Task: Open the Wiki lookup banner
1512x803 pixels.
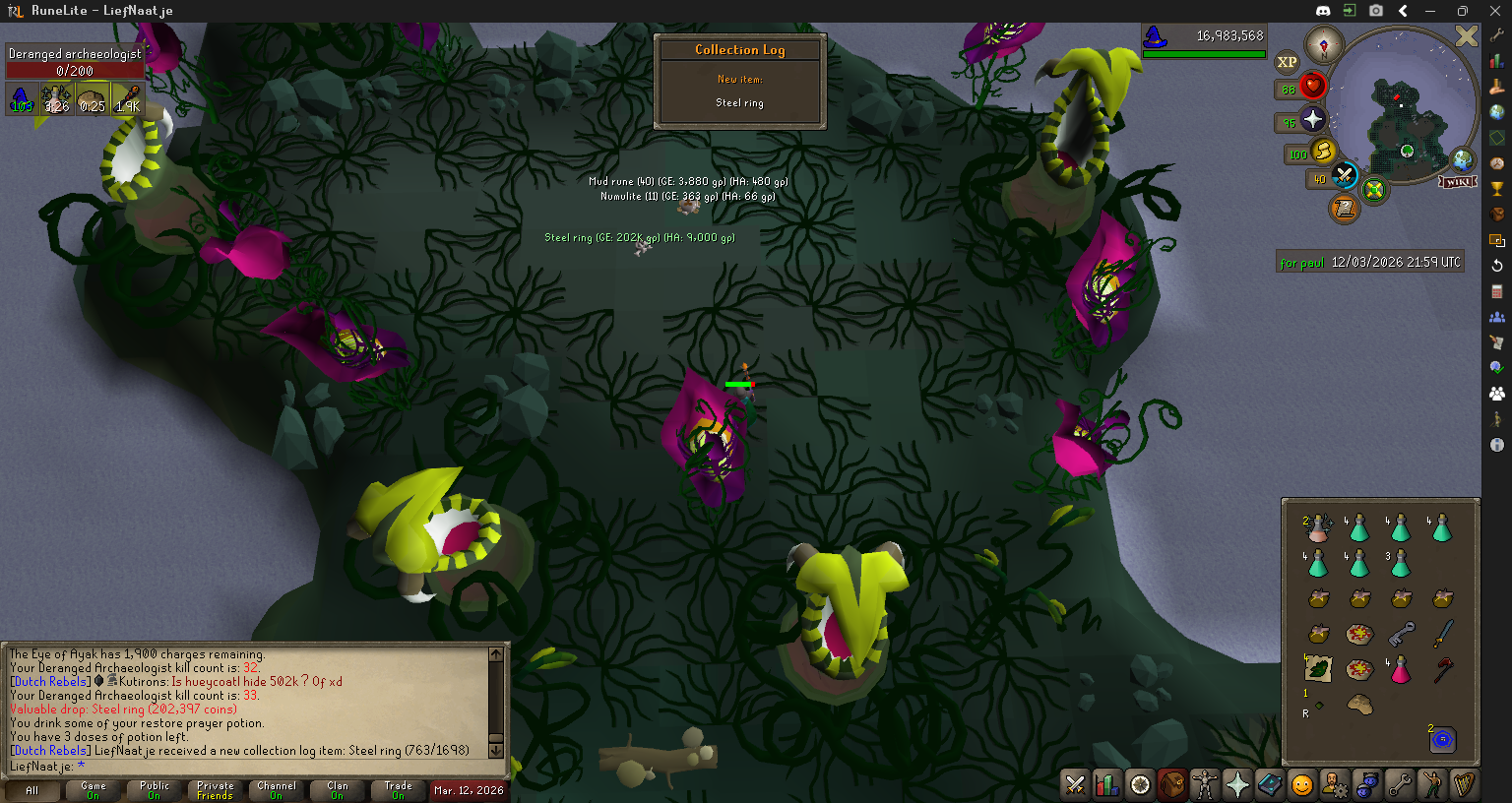Action: pyautogui.click(x=1458, y=182)
